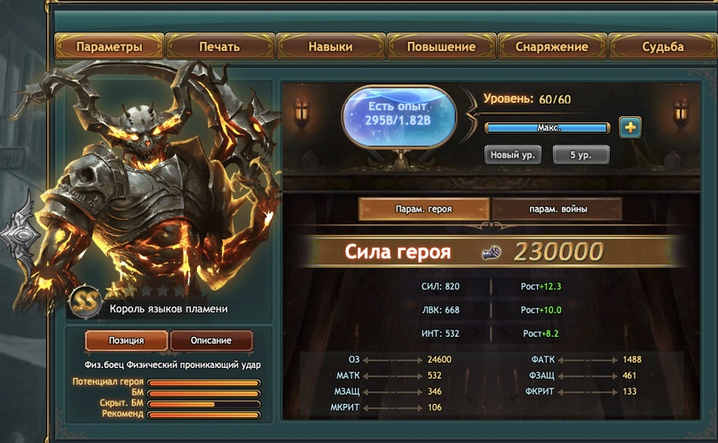Click the SS rank badge
The width and height of the screenshot is (718, 443).
[x=85, y=299]
